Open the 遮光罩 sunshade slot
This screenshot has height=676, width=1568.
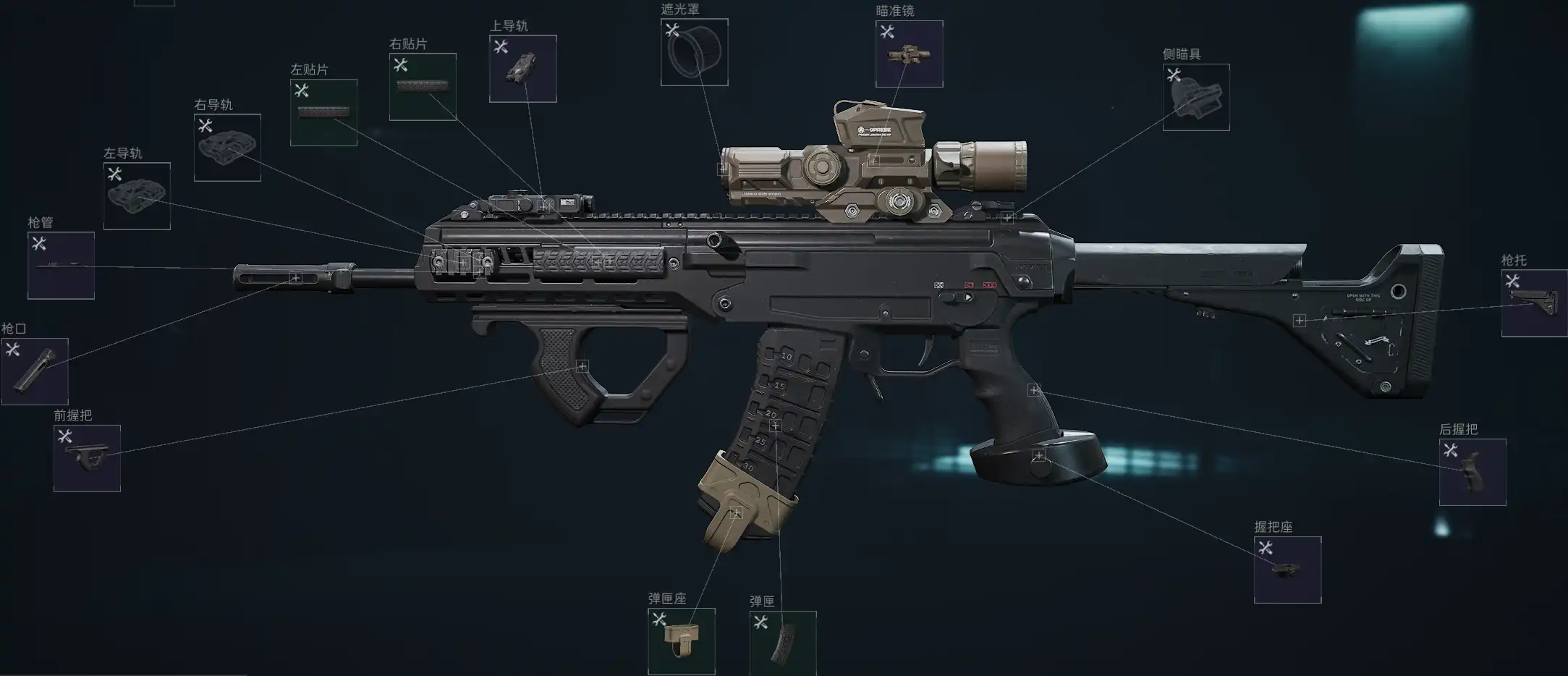pos(694,52)
